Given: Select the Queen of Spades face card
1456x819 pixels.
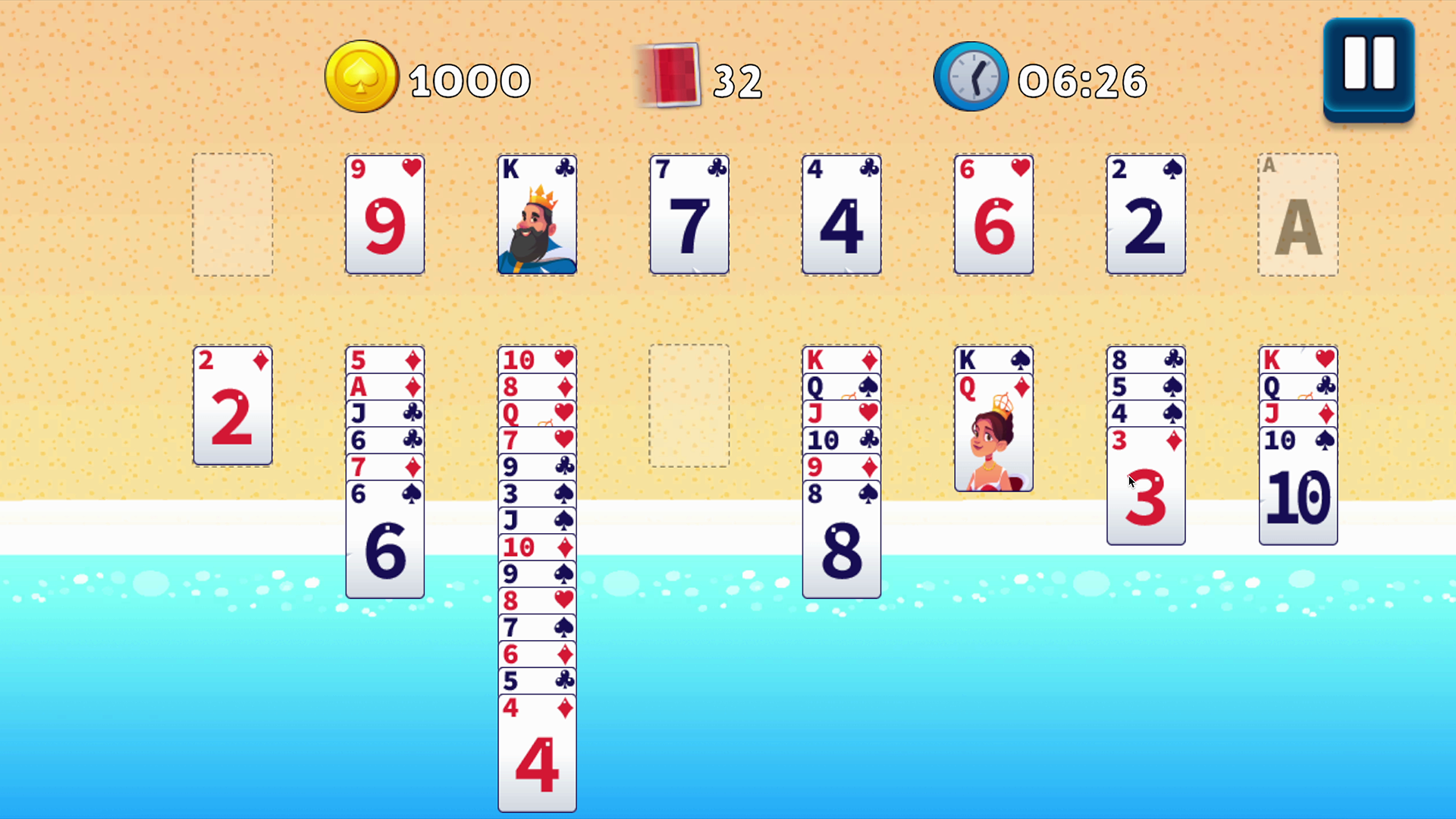Looking at the screenshot, I should (x=994, y=432).
